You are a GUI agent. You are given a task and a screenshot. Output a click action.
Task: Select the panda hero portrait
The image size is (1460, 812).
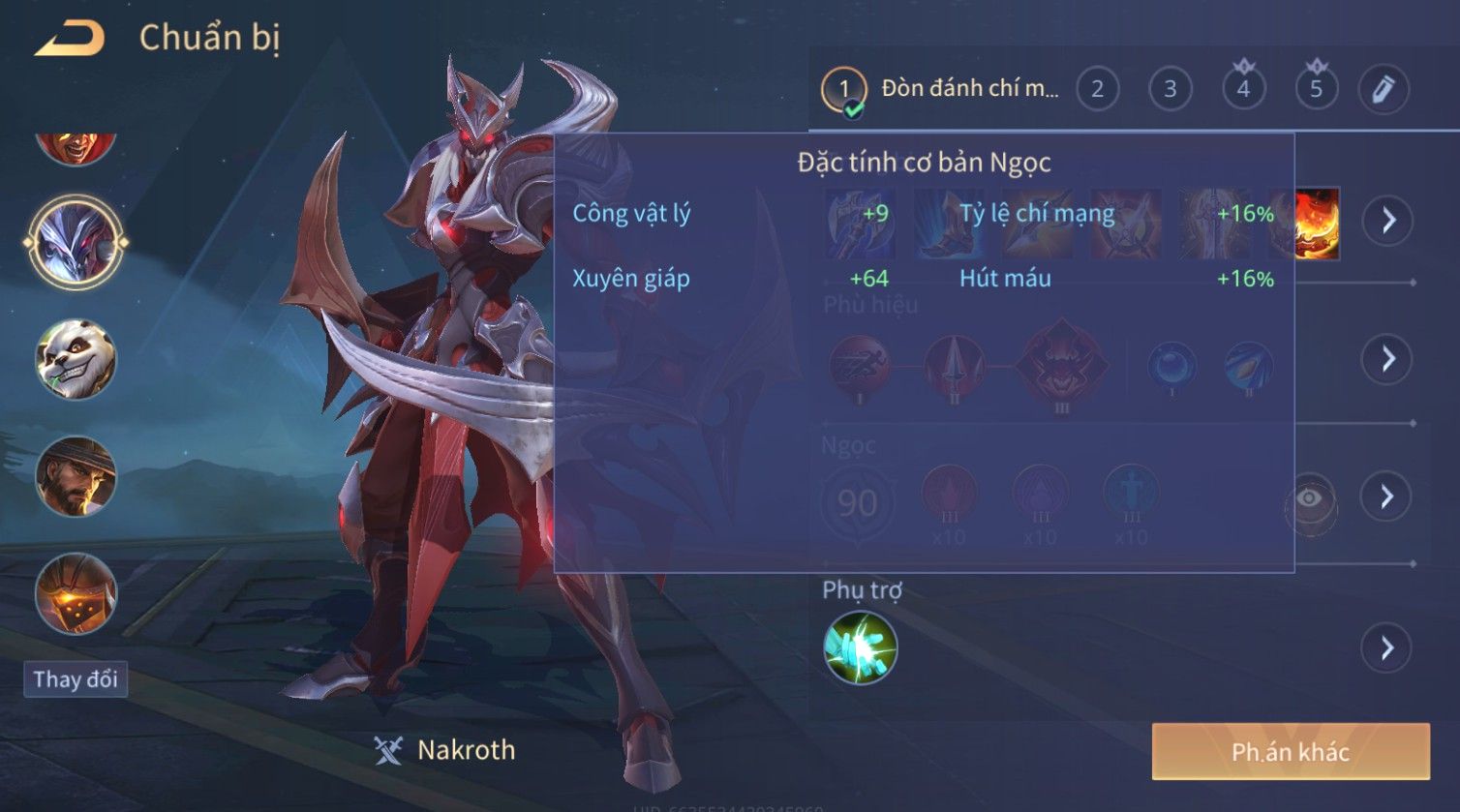76,359
